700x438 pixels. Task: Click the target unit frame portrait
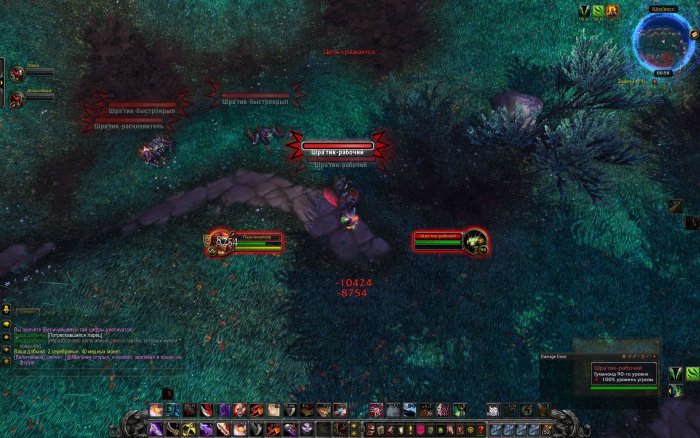tap(476, 240)
